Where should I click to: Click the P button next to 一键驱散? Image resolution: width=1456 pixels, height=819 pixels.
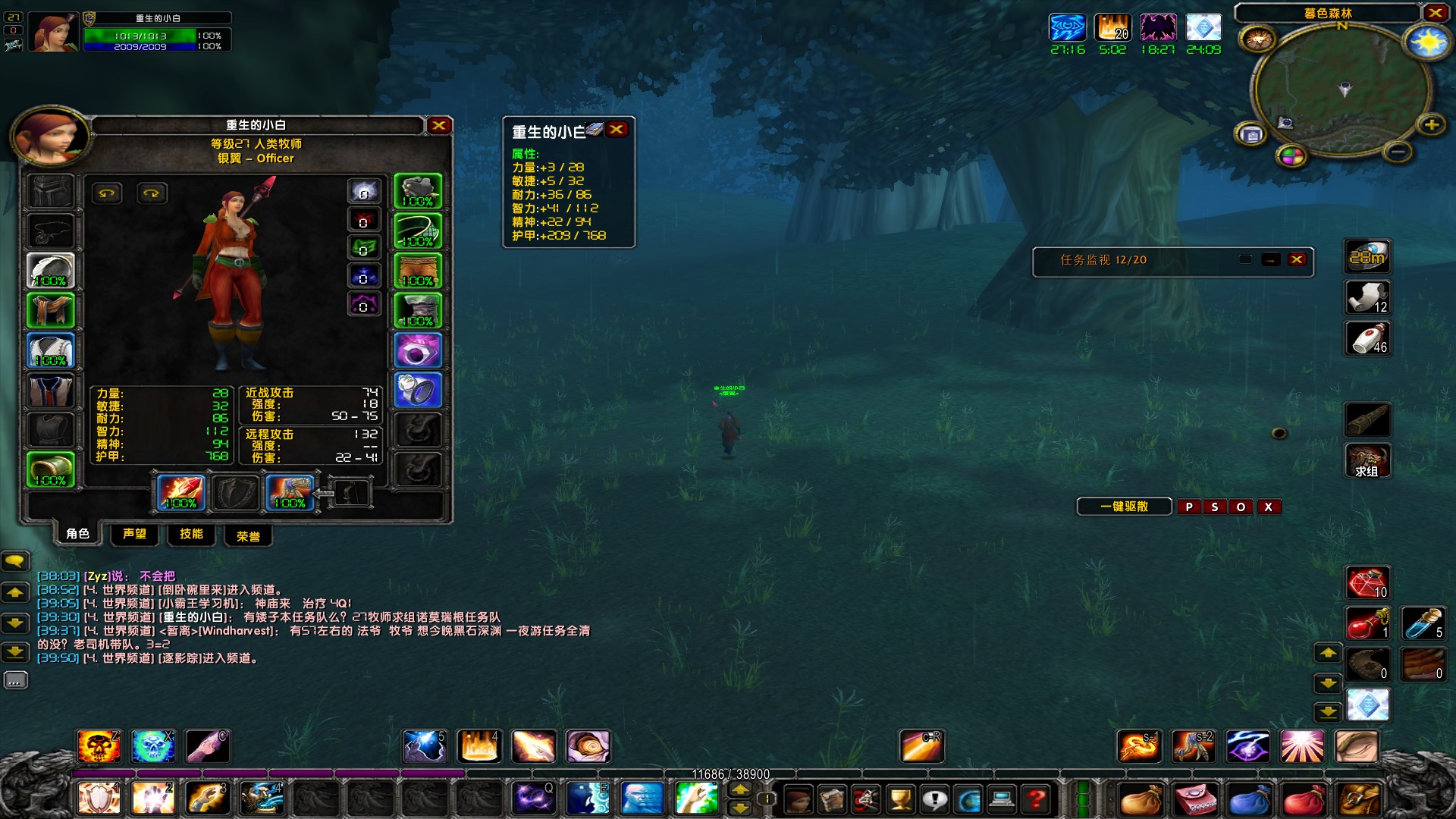1188,507
